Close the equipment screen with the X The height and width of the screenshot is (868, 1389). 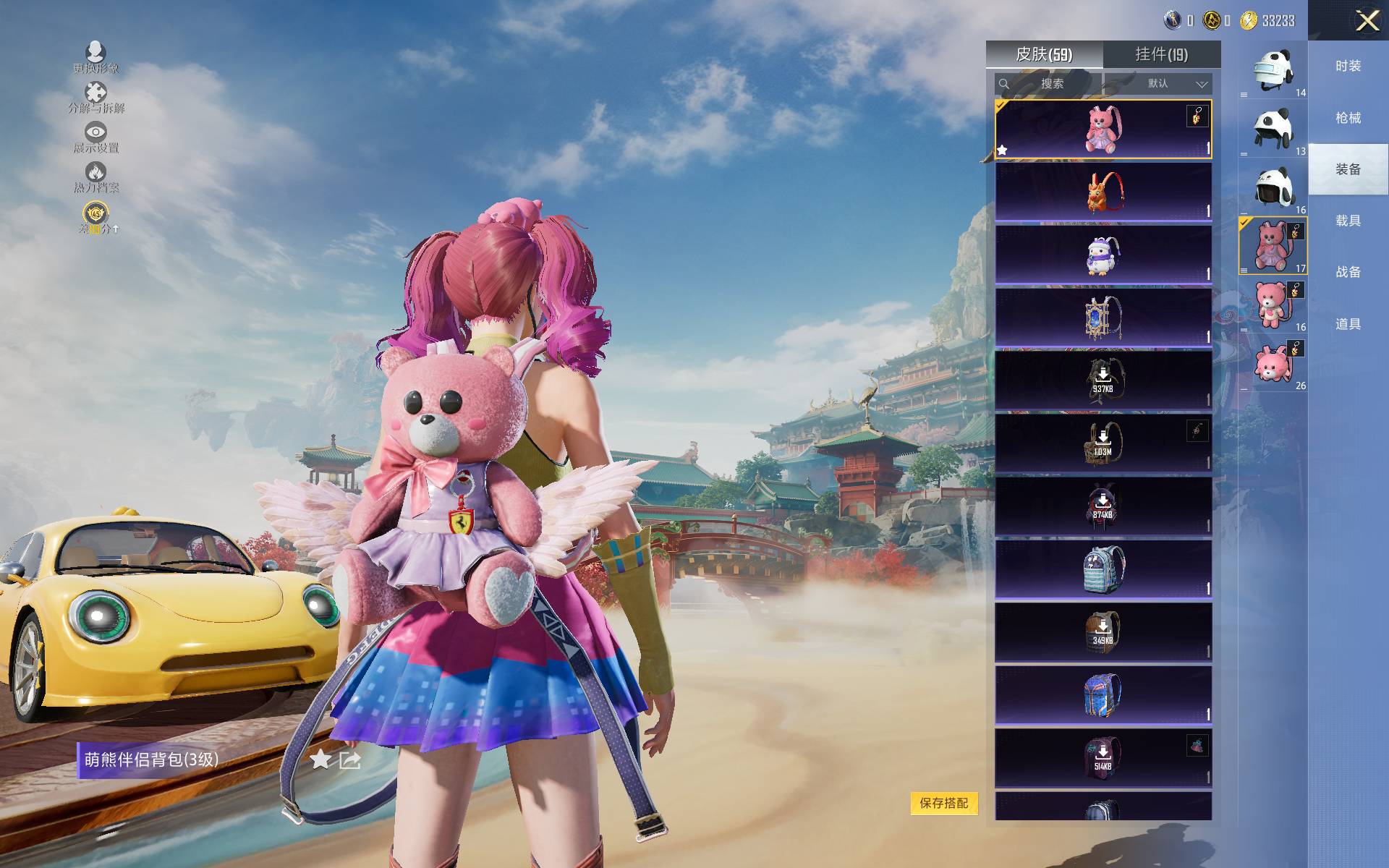tap(1367, 20)
